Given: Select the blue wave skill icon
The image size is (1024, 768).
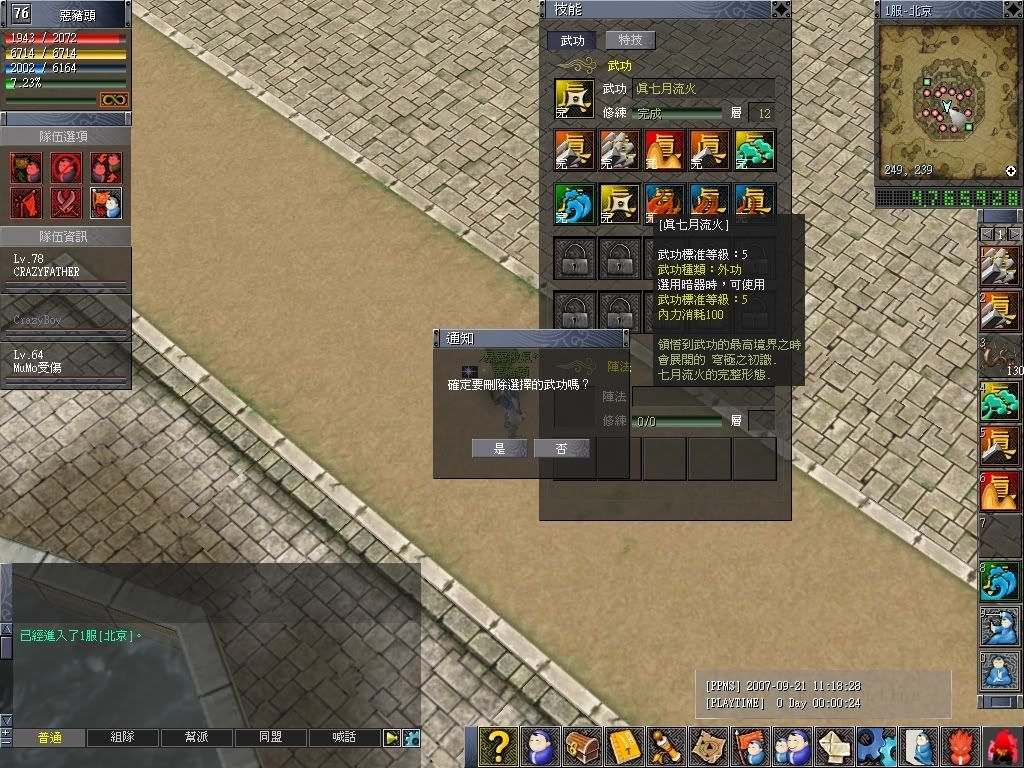Looking at the screenshot, I should [574, 203].
